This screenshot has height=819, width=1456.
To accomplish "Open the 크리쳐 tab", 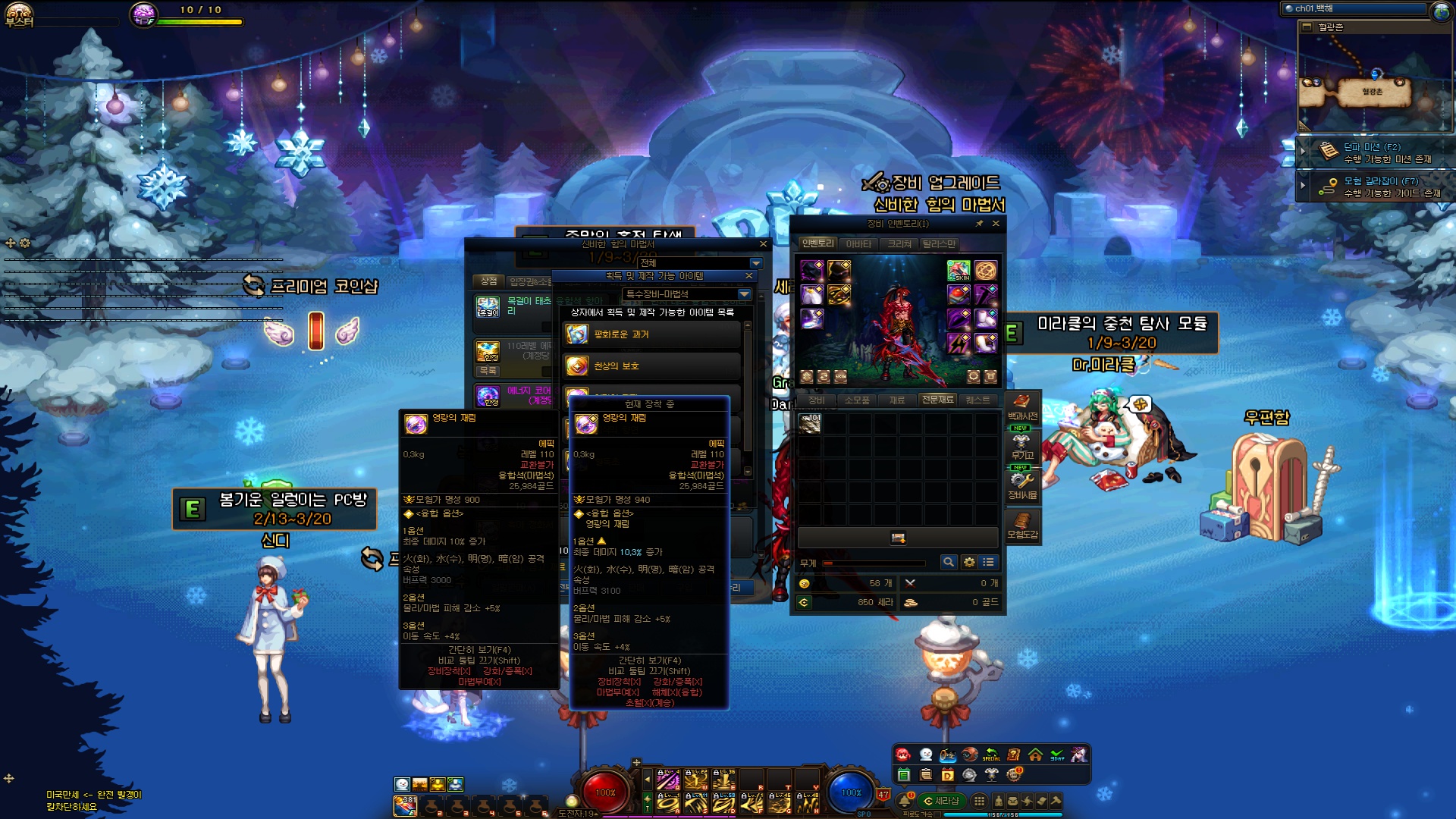I will point(899,244).
